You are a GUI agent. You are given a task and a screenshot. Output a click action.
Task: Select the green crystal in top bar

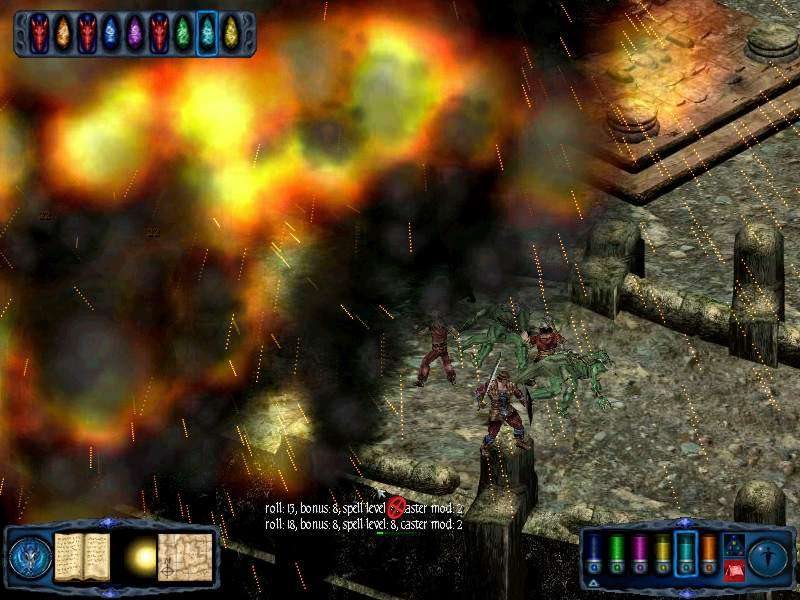183,33
